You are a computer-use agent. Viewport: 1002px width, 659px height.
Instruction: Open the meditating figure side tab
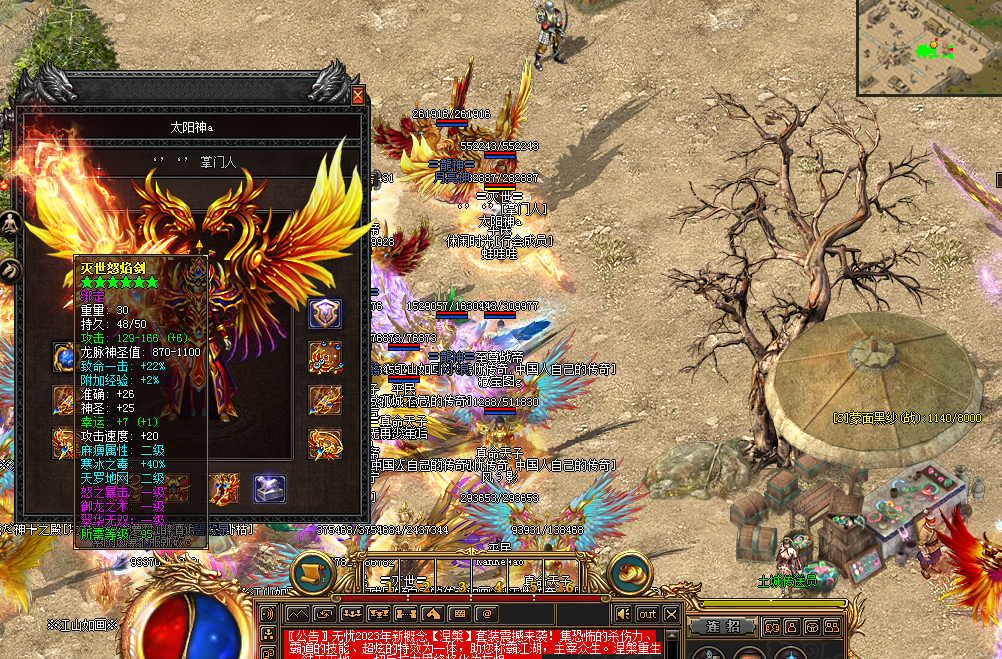point(11,223)
